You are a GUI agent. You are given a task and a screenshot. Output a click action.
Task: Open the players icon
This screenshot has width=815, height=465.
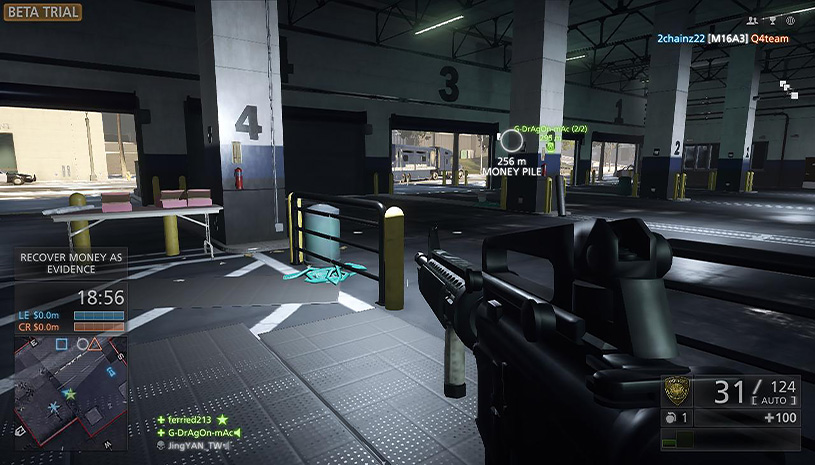(751, 20)
